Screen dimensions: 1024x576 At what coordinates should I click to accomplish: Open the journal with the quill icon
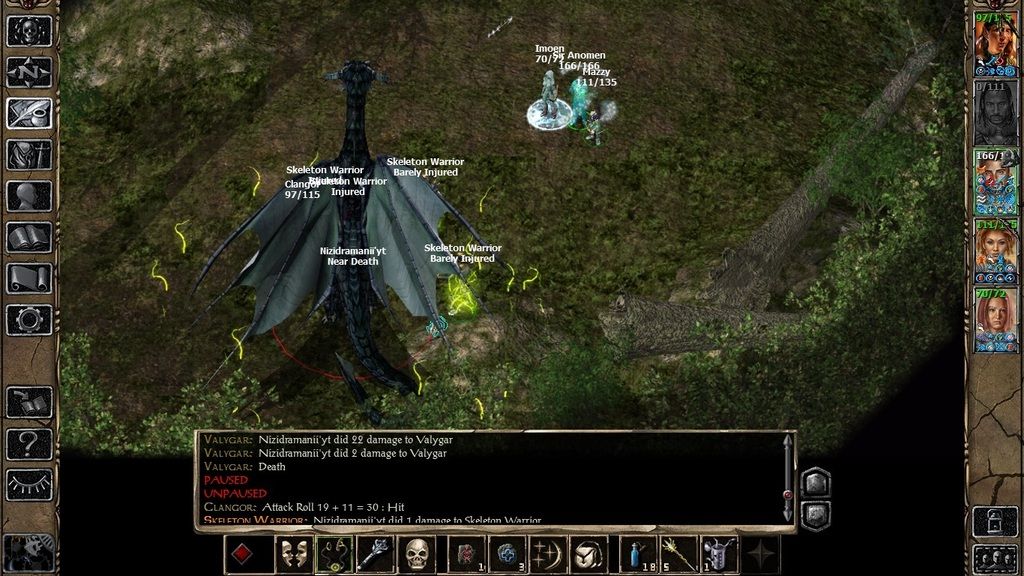29,113
